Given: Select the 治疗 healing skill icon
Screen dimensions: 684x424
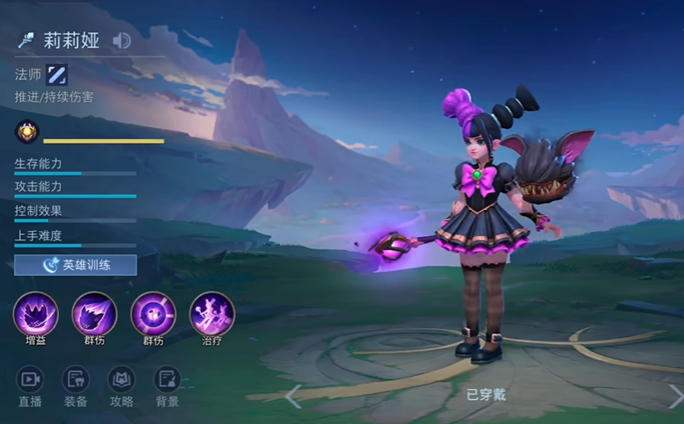Looking at the screenshot, I should [212, 314].
